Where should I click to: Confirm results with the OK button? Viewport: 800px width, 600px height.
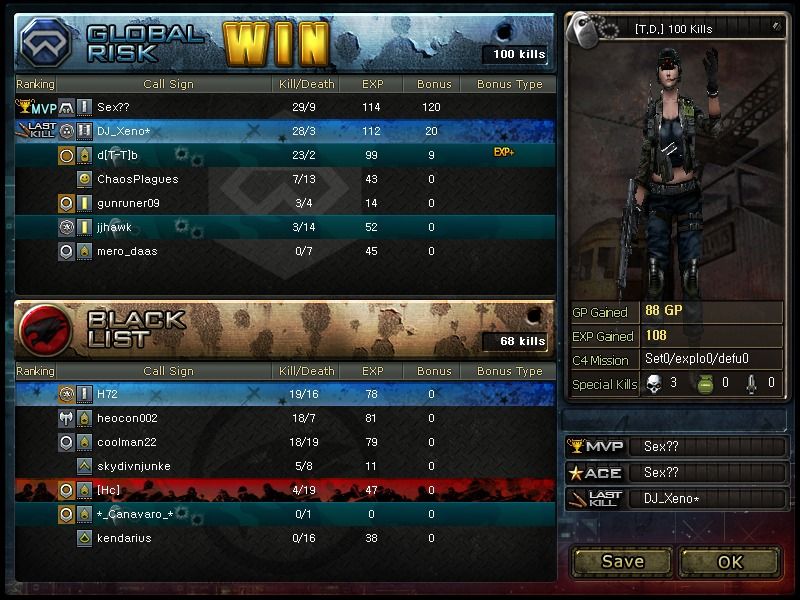coord(730,561)
